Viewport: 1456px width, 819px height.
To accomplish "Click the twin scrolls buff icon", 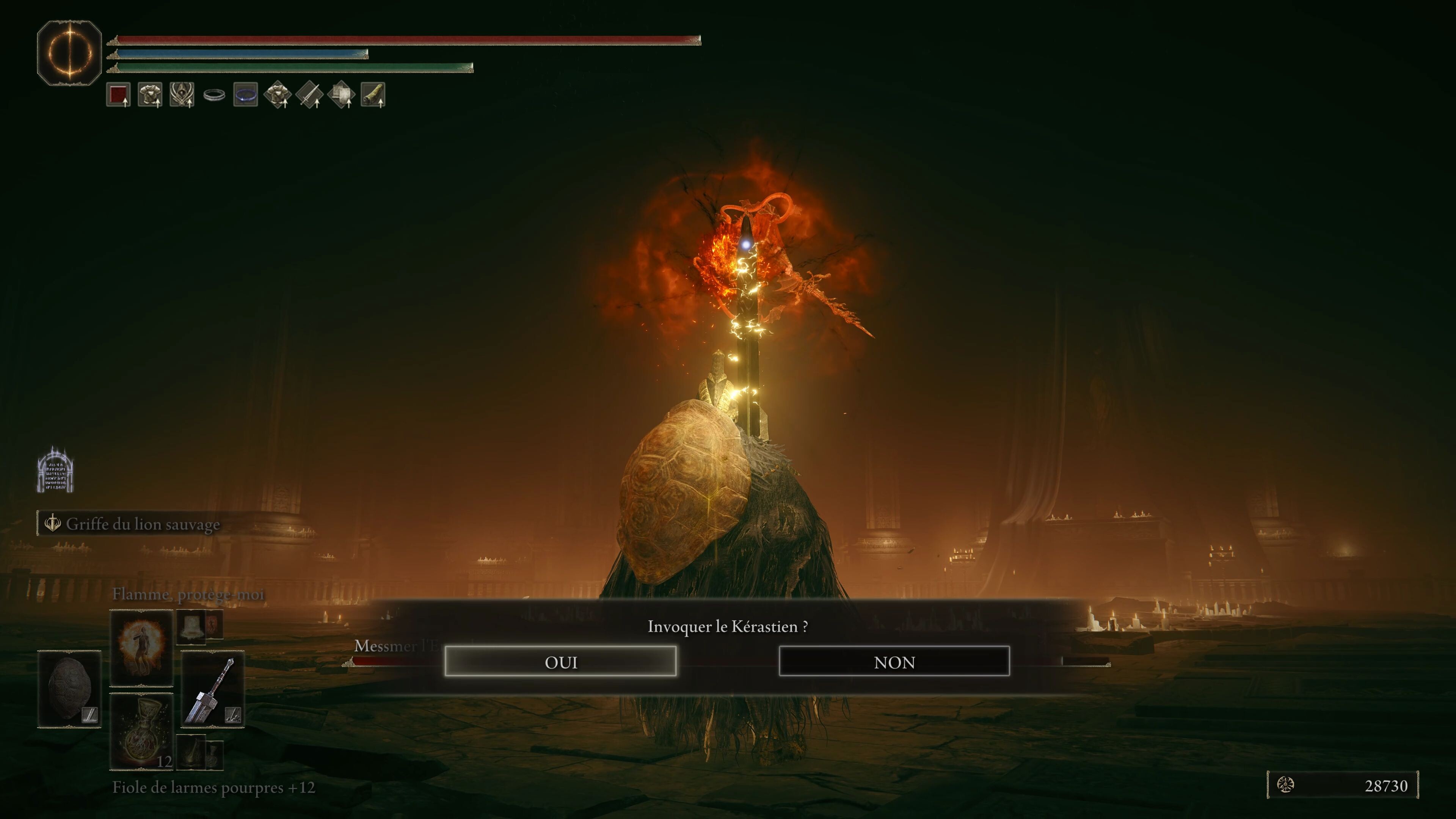I will click(341, 94).
